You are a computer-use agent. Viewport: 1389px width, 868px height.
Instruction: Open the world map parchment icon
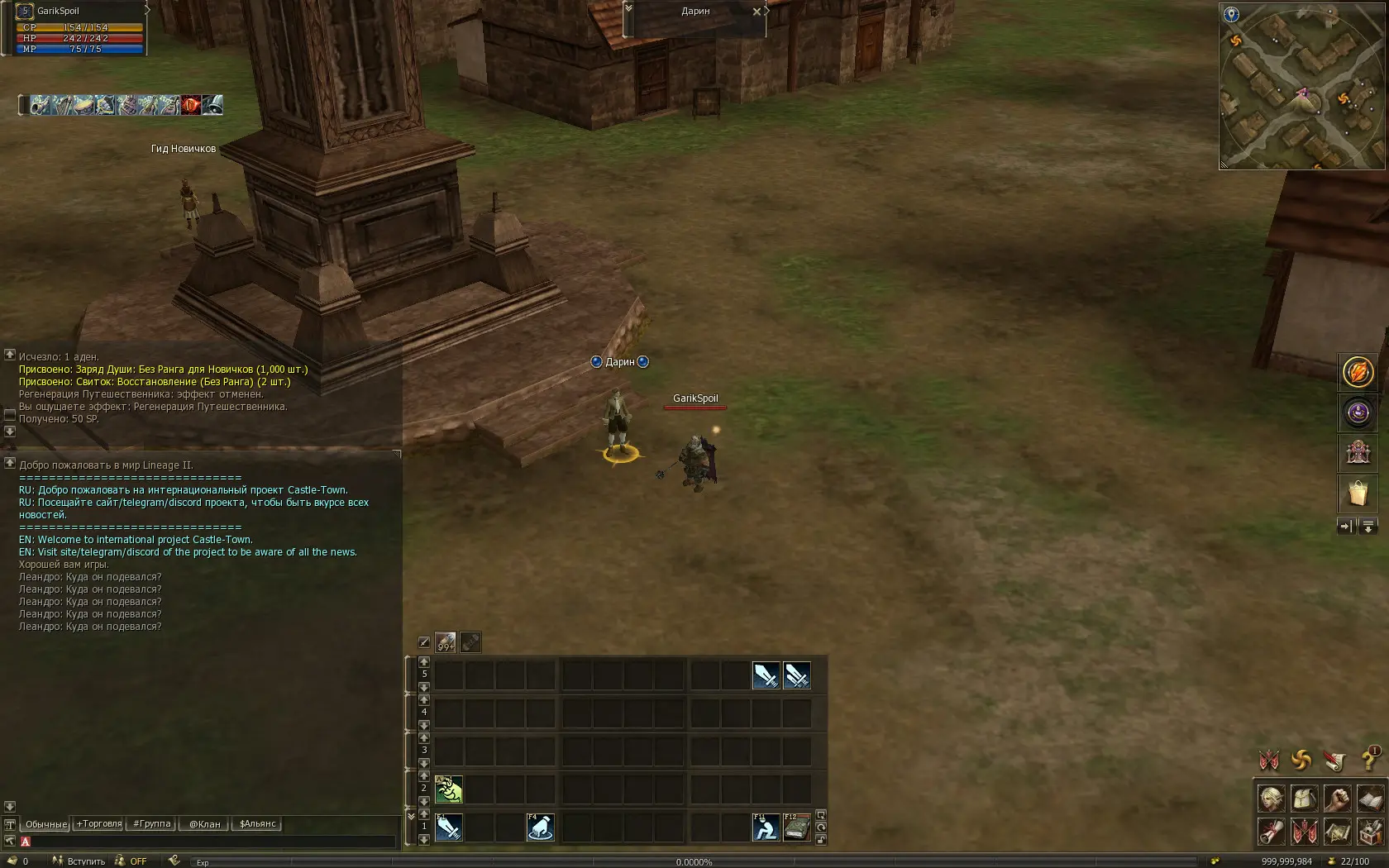click(x=1336, y=831)
